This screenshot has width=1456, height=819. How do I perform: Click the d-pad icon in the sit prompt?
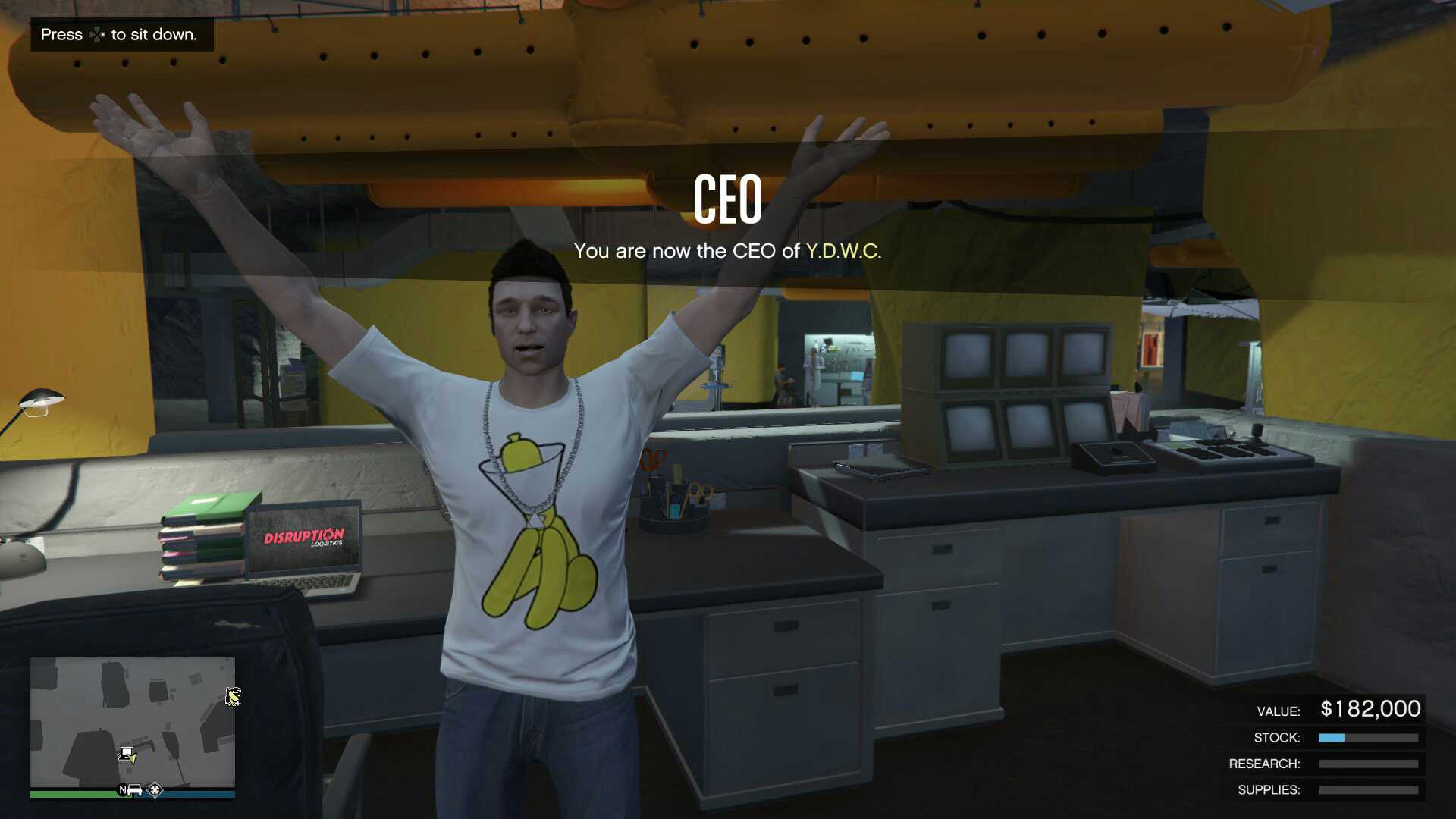pos(96,34)
